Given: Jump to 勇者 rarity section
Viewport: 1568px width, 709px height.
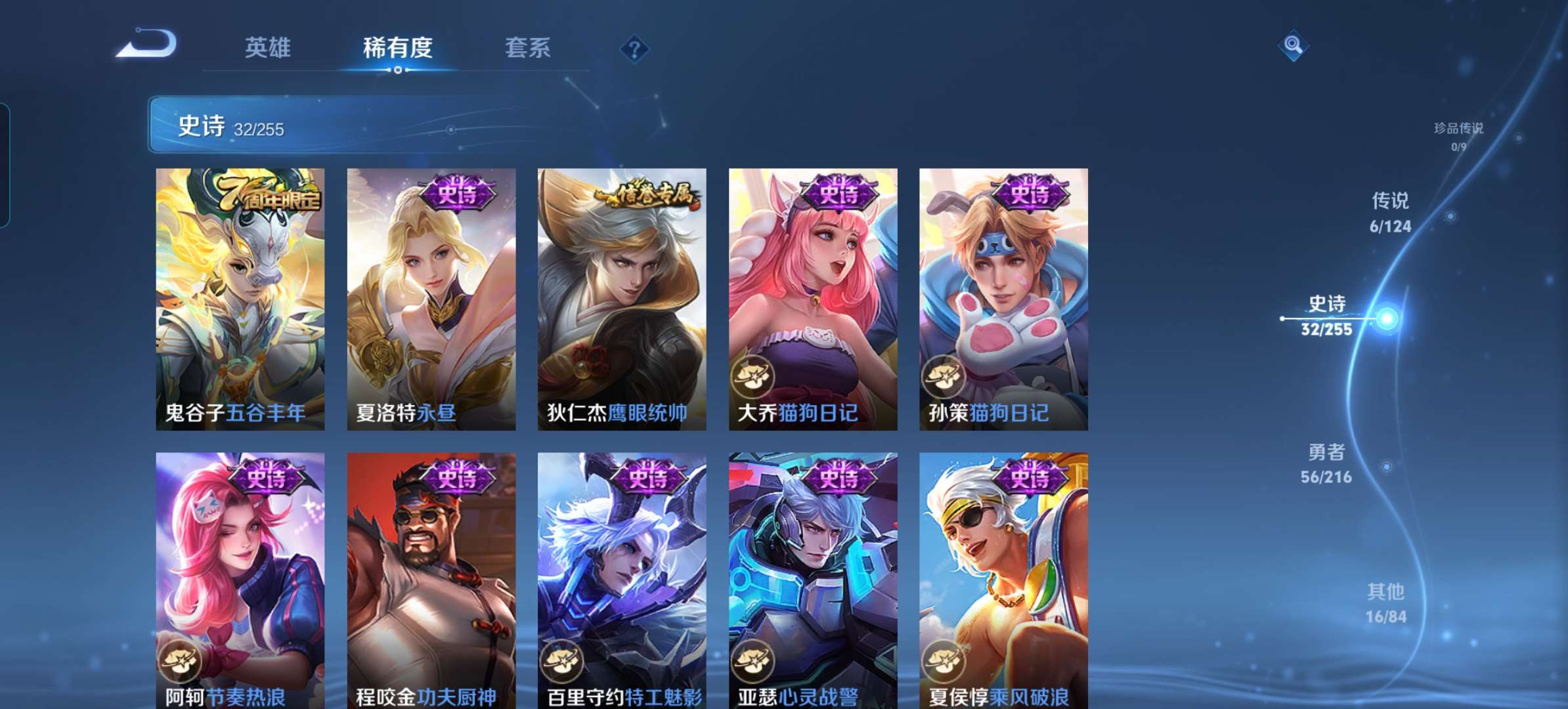Looking at the screenshot, I should tap(1326, 463).
